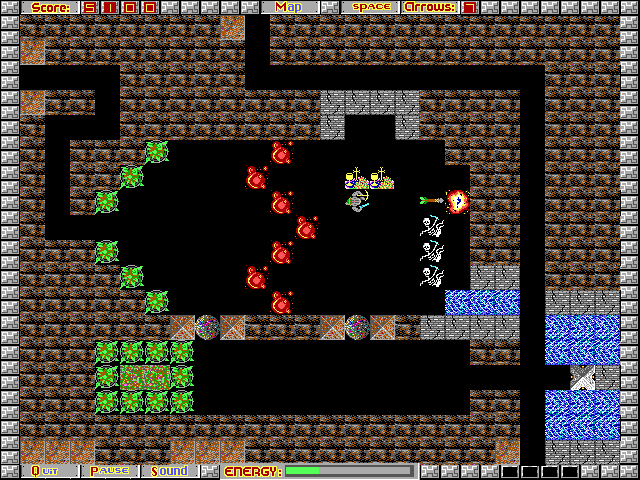Image resolution: width=640 pixels, height=480 pixels.
Task: Pause the game
Action: pos(109,471)
